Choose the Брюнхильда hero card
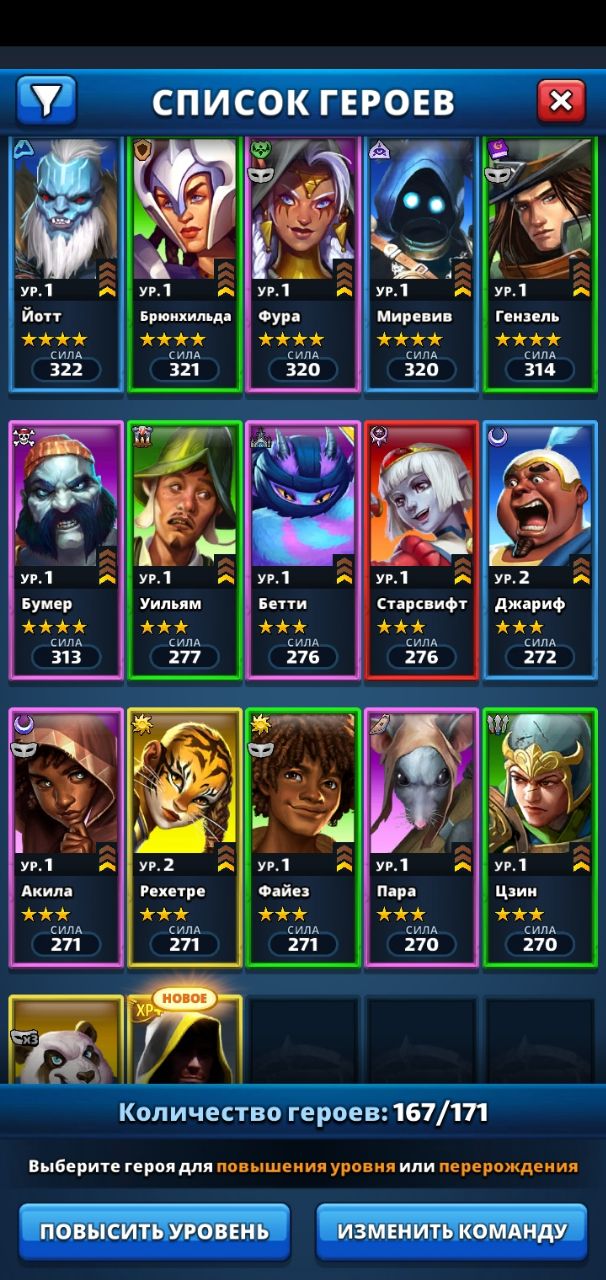606x1280 pixels. tap(185, 265)
